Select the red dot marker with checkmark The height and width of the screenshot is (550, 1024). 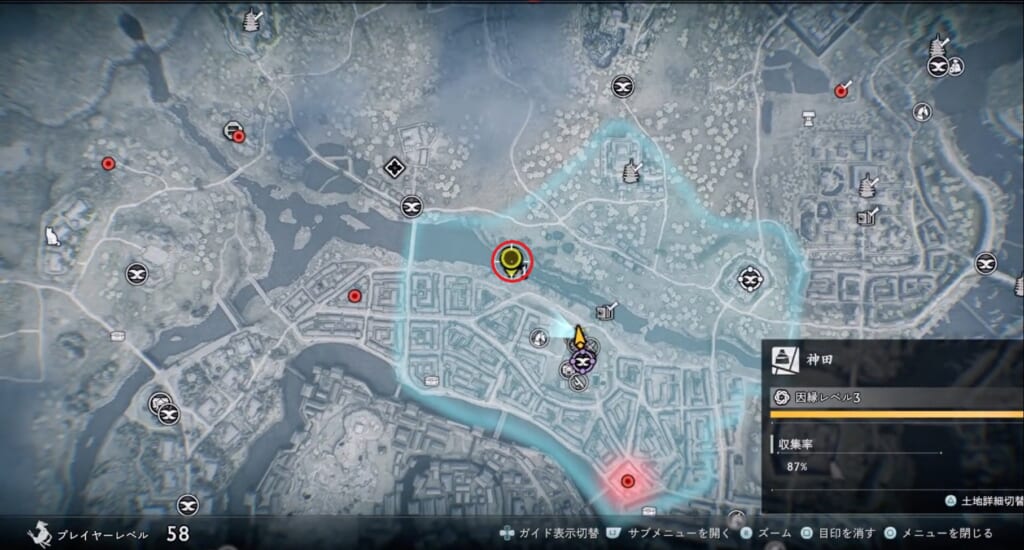[842, 90]
